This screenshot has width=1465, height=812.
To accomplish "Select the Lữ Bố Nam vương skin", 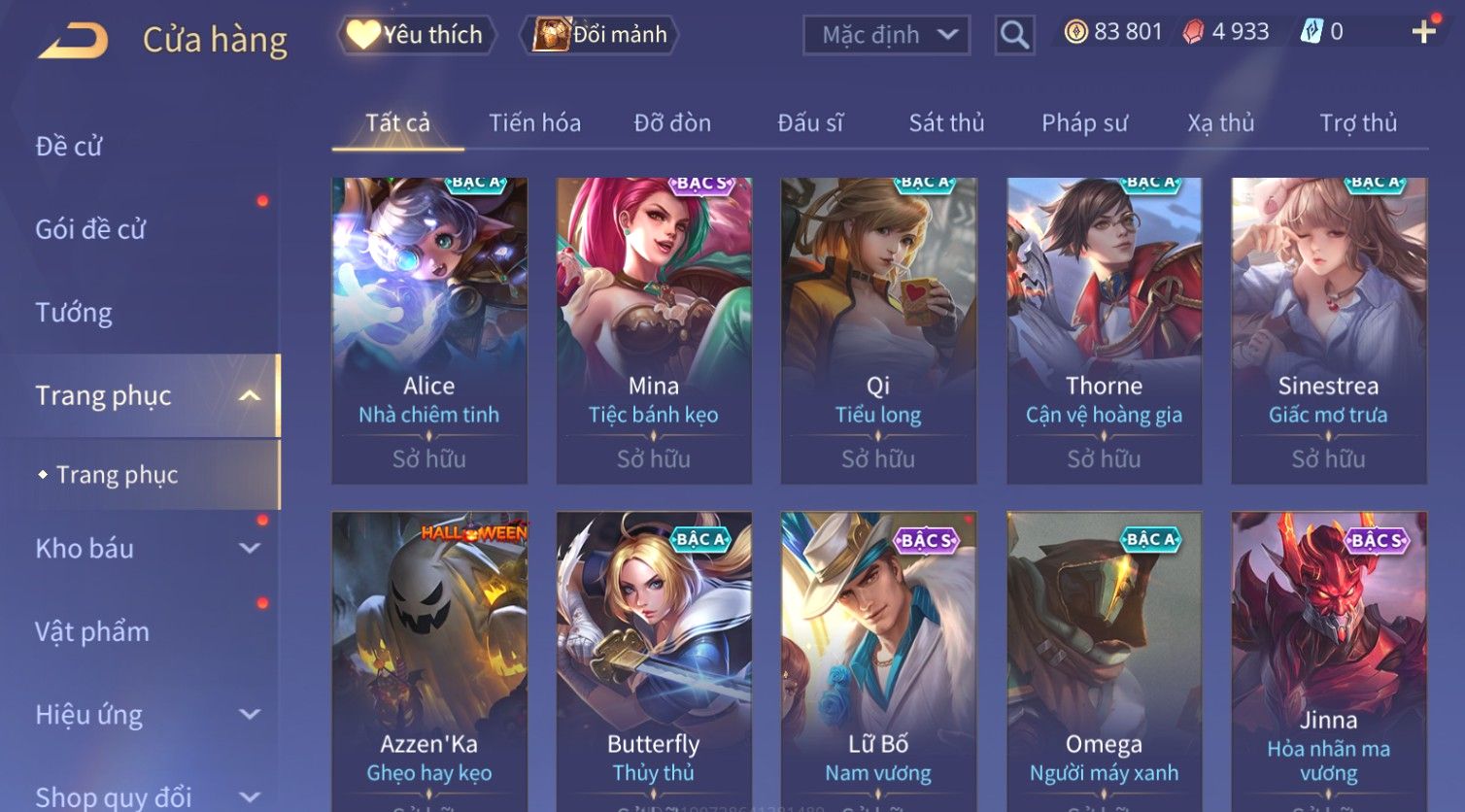I will 878,660.
